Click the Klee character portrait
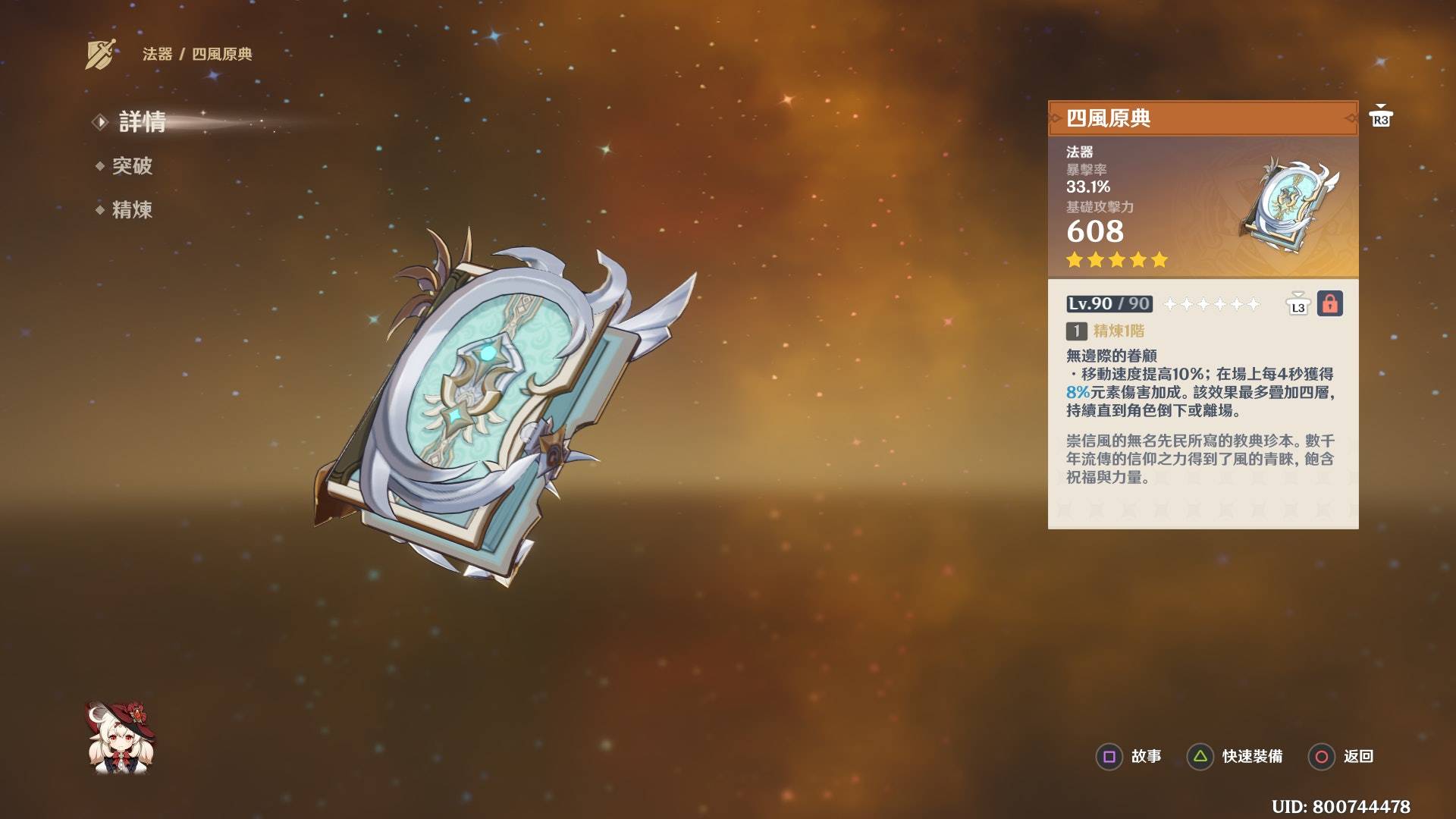Screen dimensions: 1456x819 (x=121, y=738)
